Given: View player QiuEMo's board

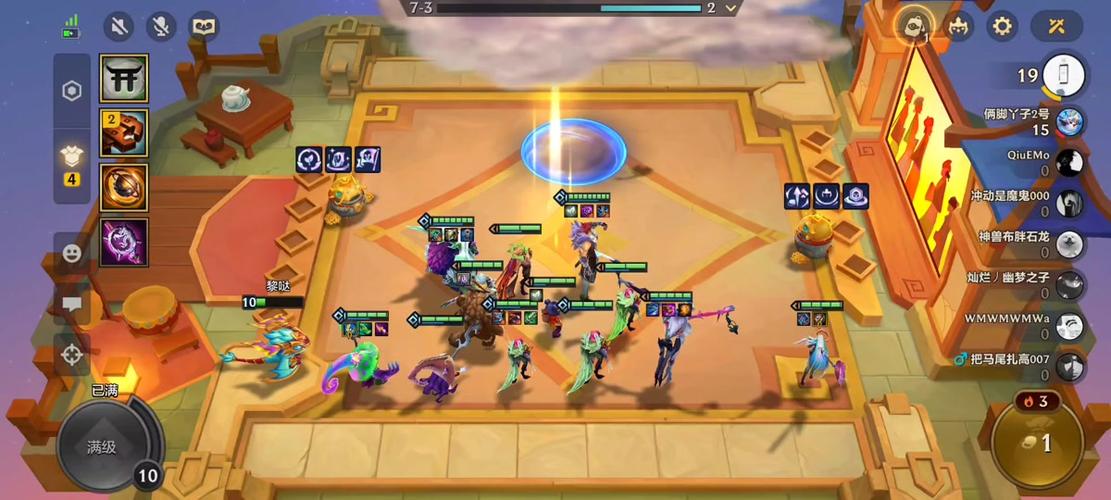Looking at the screenshot, I should tap(1068, 162).
